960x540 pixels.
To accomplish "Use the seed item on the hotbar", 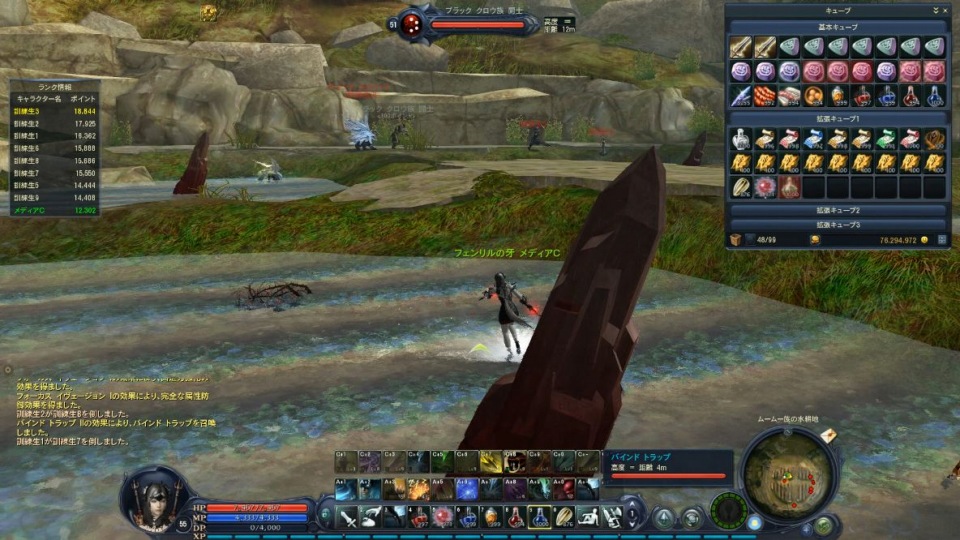I will [x=565, y=516].
